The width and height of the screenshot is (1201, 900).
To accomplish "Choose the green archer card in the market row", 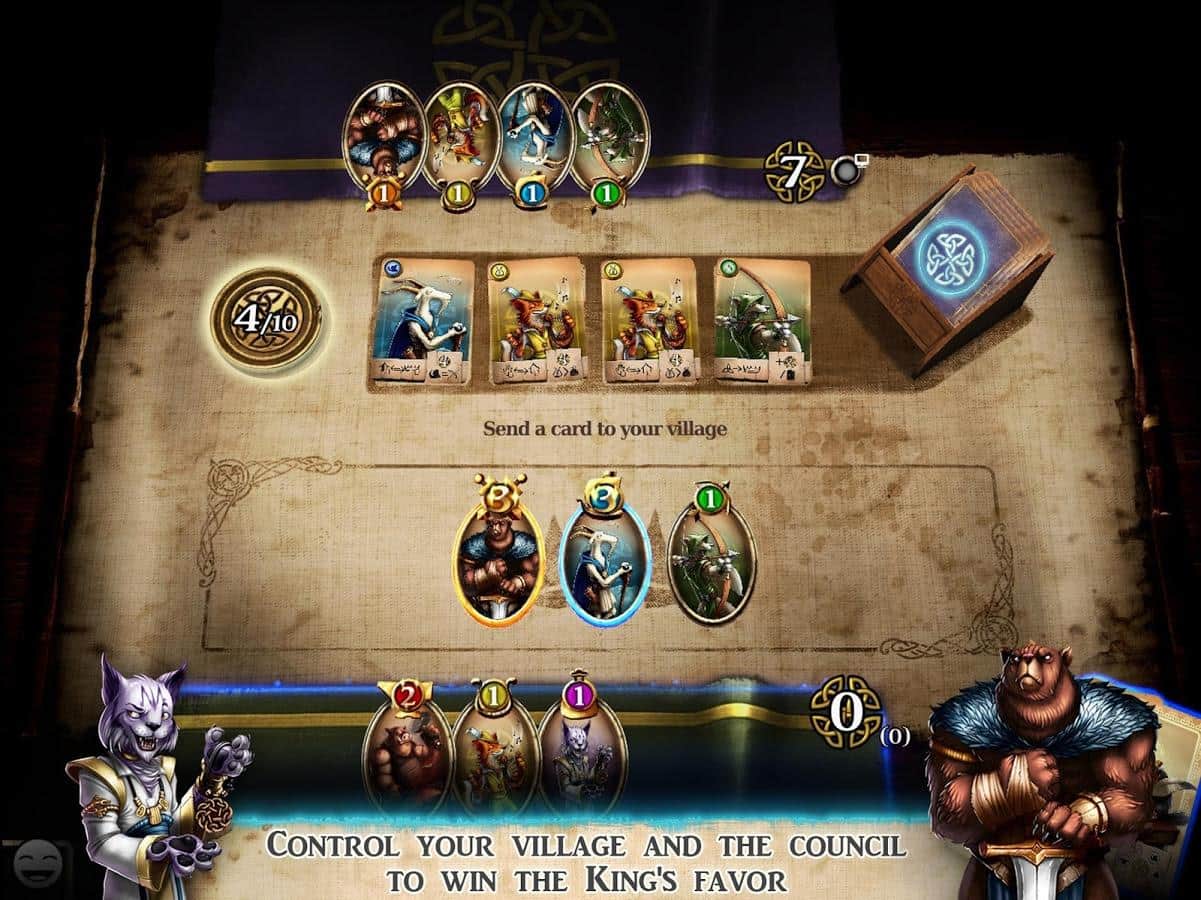I will (762, 321).
